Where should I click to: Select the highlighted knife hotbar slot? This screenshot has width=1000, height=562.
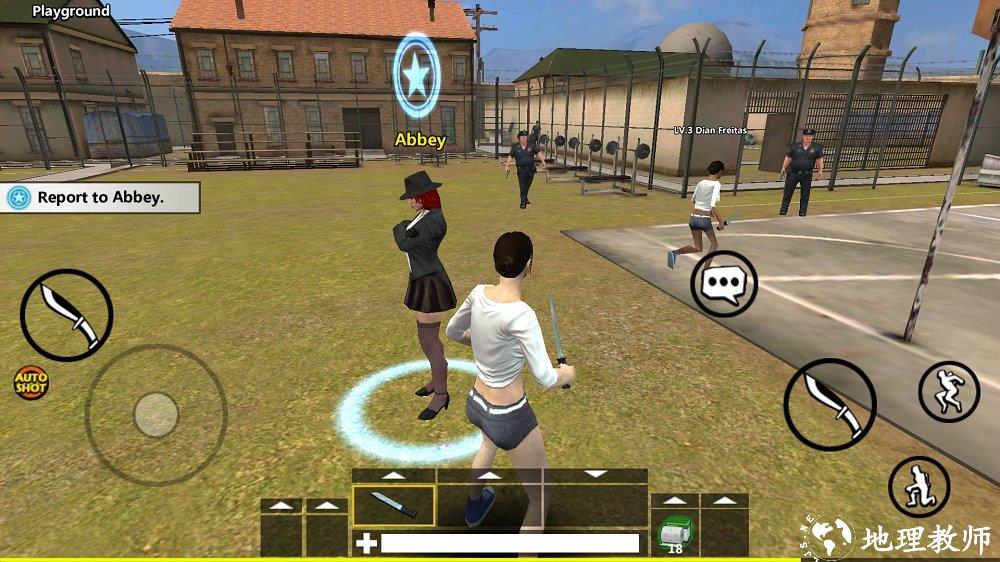394,505
